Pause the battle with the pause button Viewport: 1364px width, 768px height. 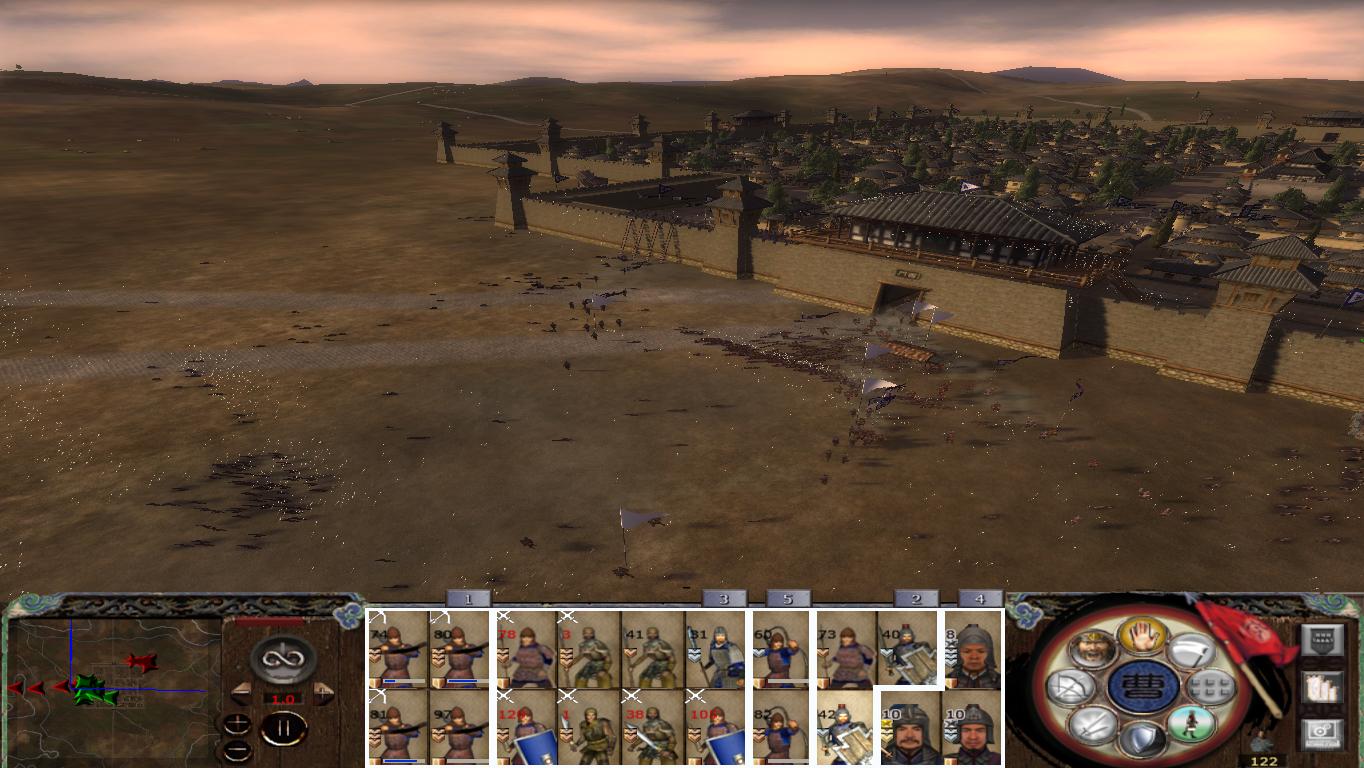coord(284,727)
